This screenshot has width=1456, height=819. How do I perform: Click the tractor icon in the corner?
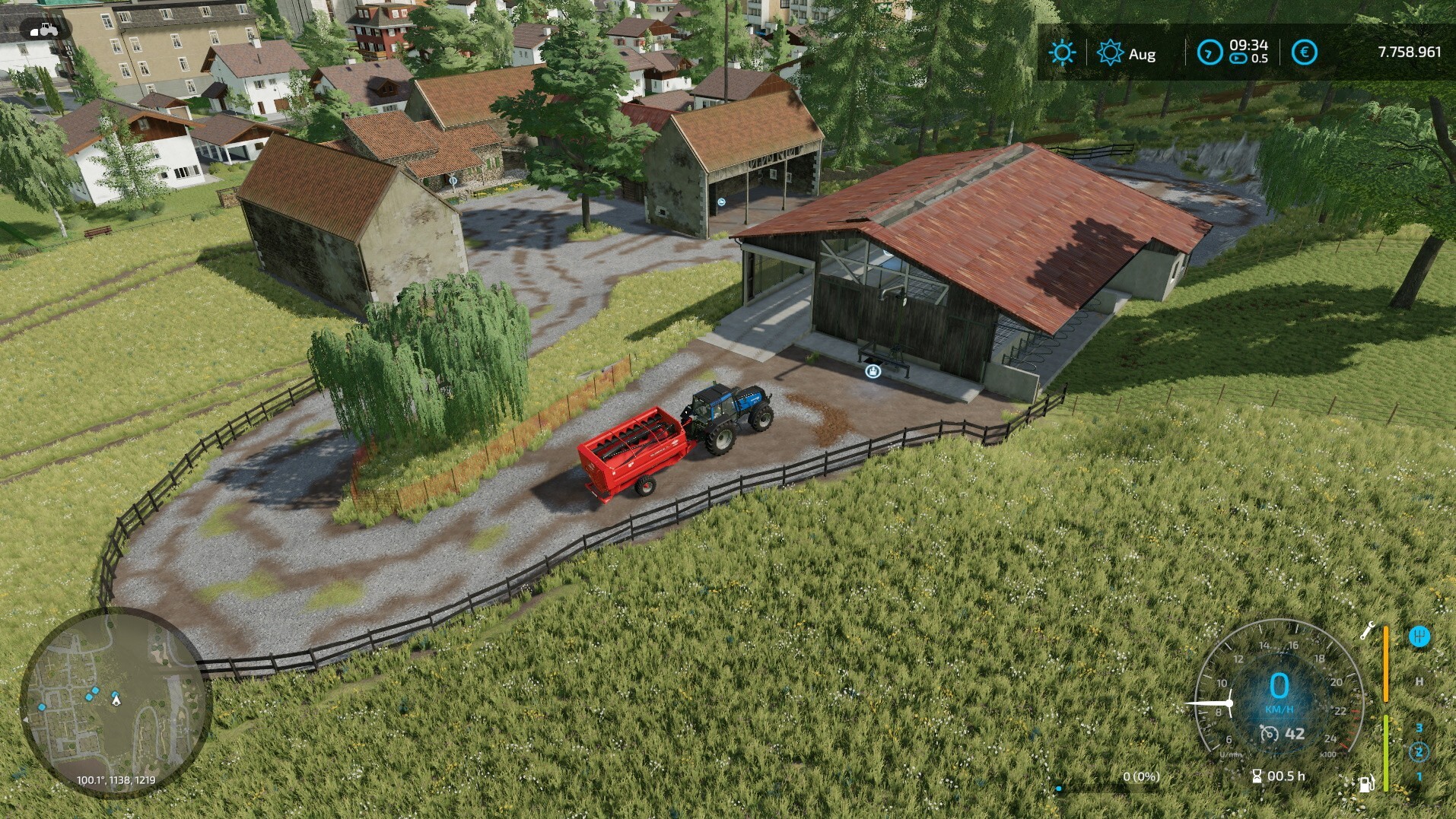44,30
